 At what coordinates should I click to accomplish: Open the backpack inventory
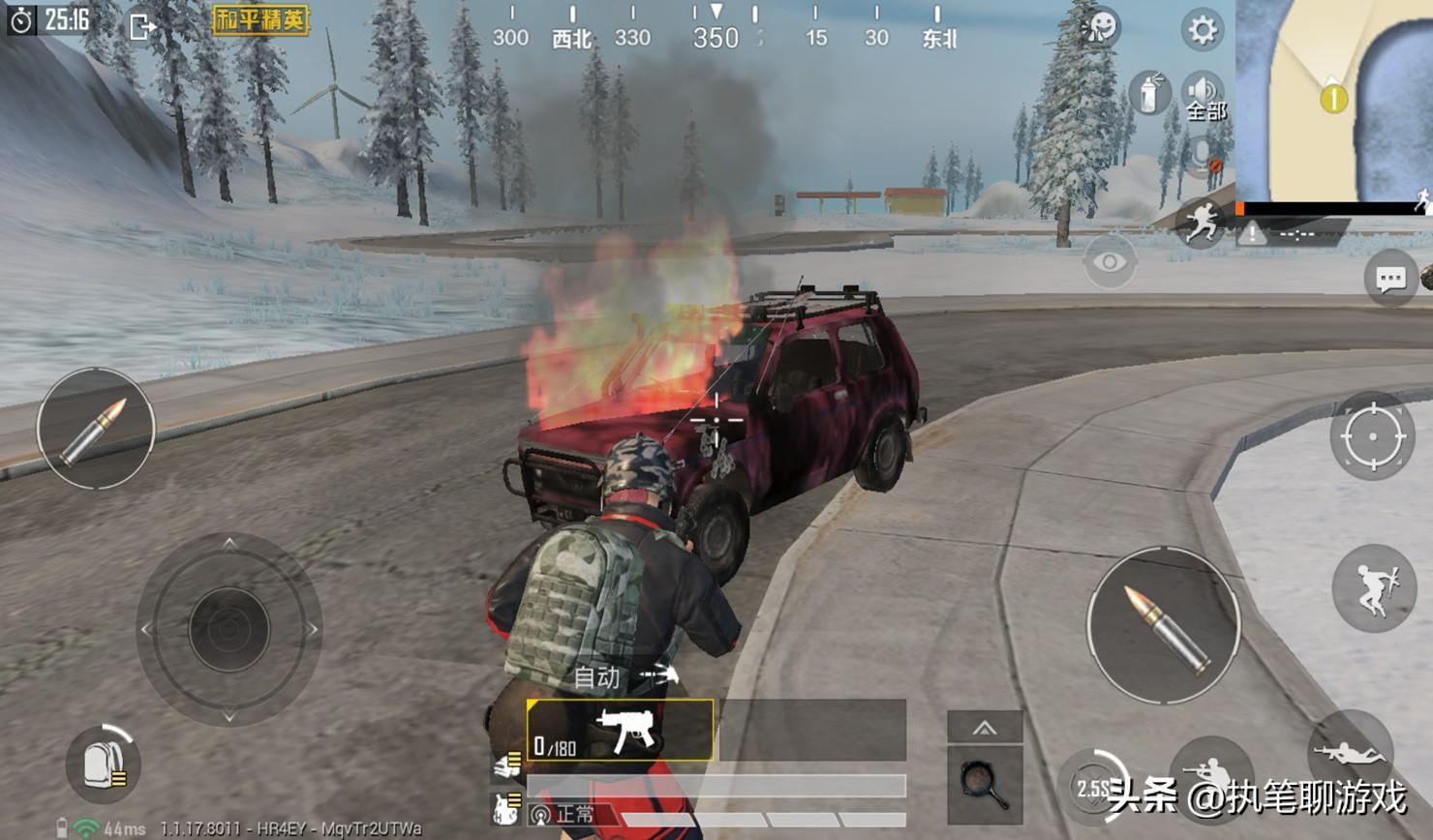pos(103,765)
